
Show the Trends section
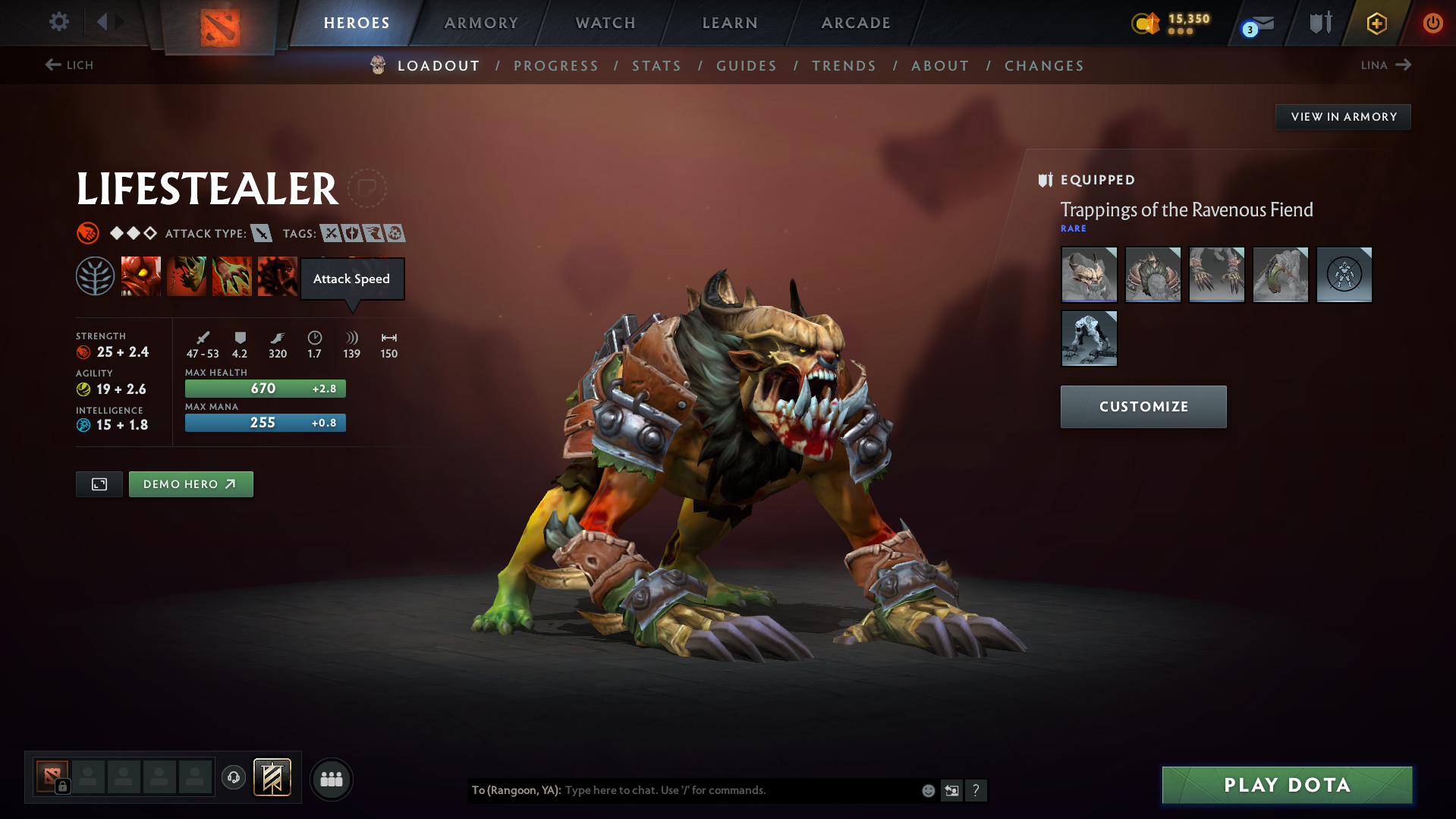pyautogui.click(x=844, y=66)
